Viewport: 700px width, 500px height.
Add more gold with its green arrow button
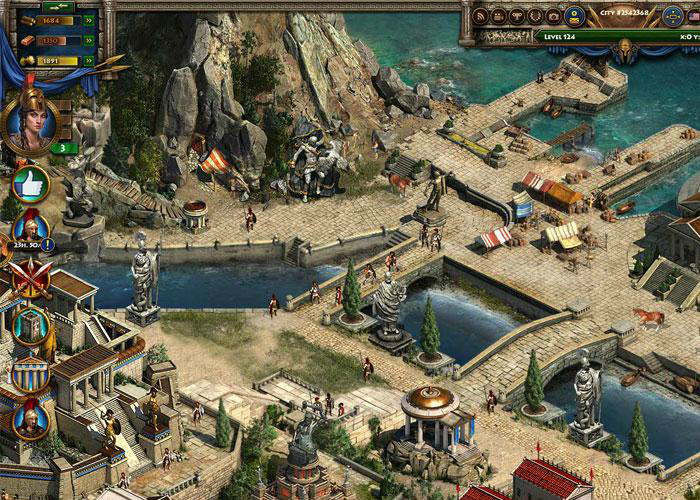pos(90,59)
